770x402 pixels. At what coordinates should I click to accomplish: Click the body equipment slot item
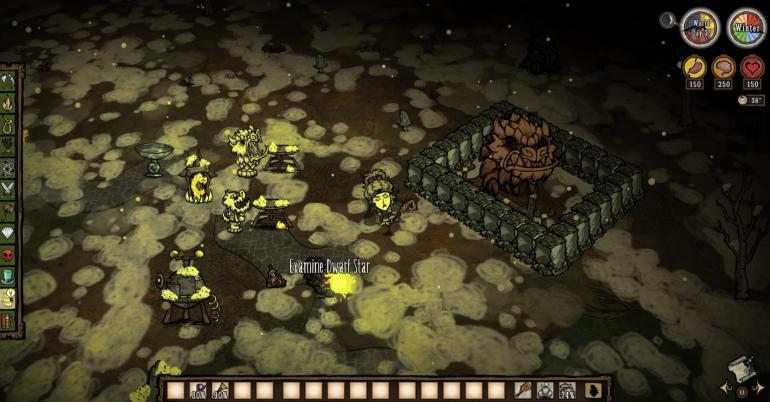pos(544,390)
